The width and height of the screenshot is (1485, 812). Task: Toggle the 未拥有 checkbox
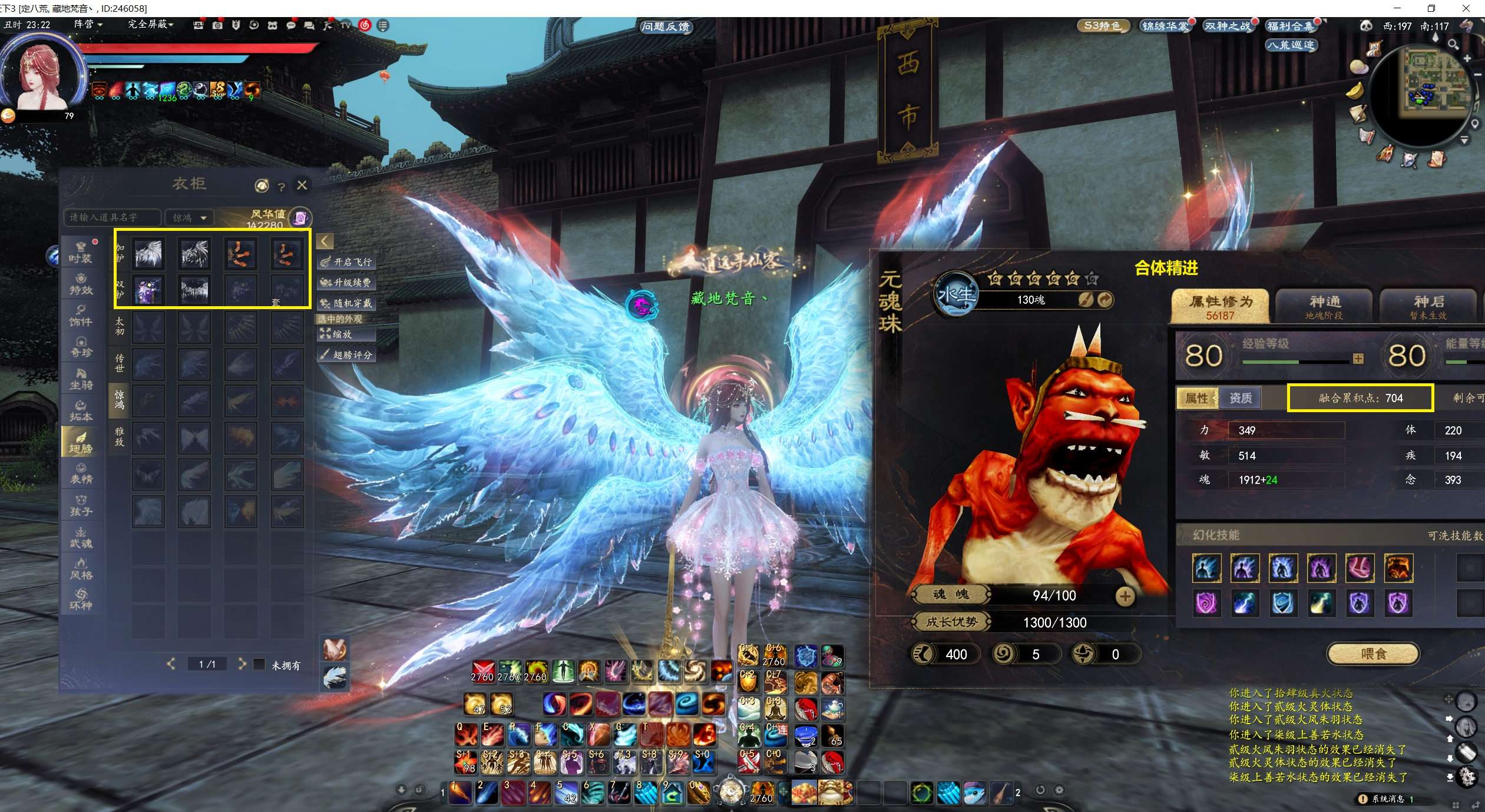259,665
